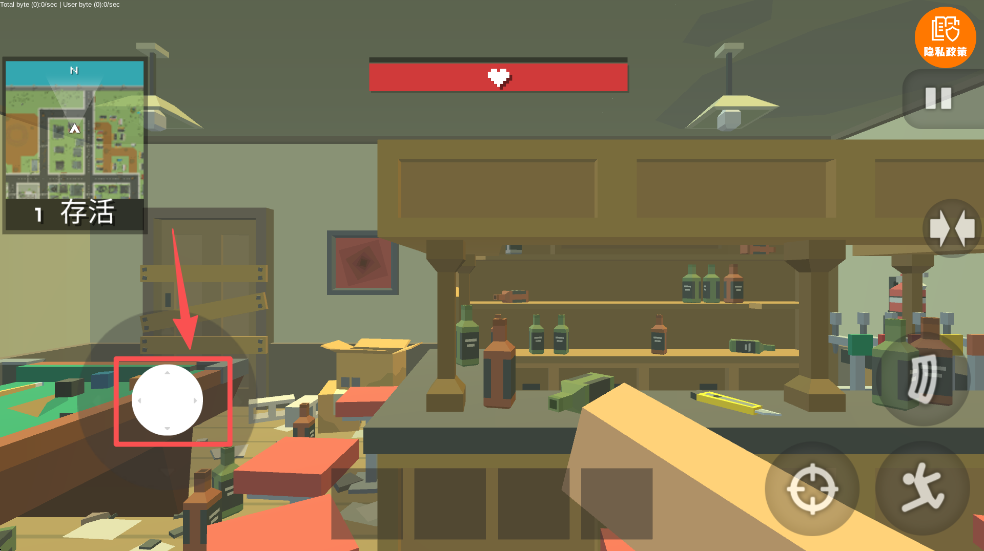Toggle the inward-arrows view switch button
This screenshot has height=551, width=984.
tap(951, 229)
